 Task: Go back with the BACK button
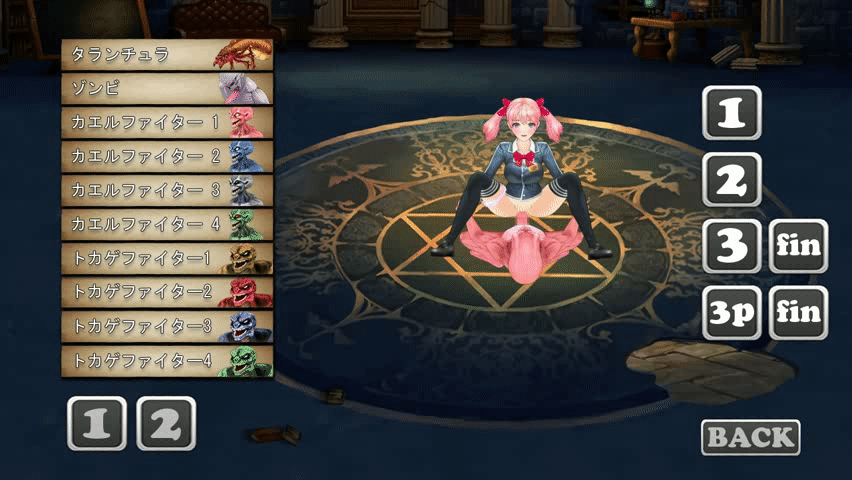click(x=751, y=437)
